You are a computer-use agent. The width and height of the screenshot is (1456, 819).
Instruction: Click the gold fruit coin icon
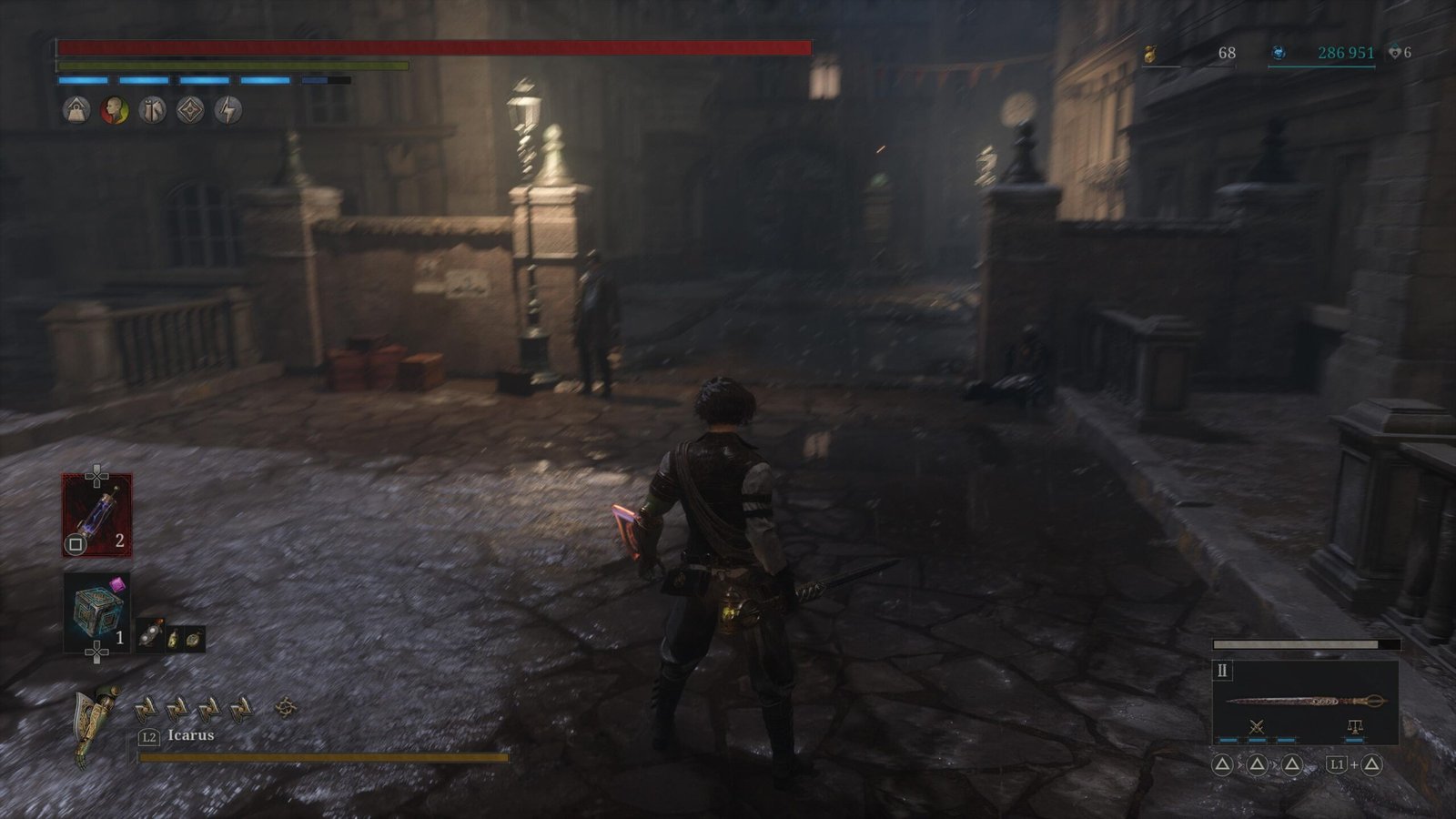click(x=1149, y=55)
